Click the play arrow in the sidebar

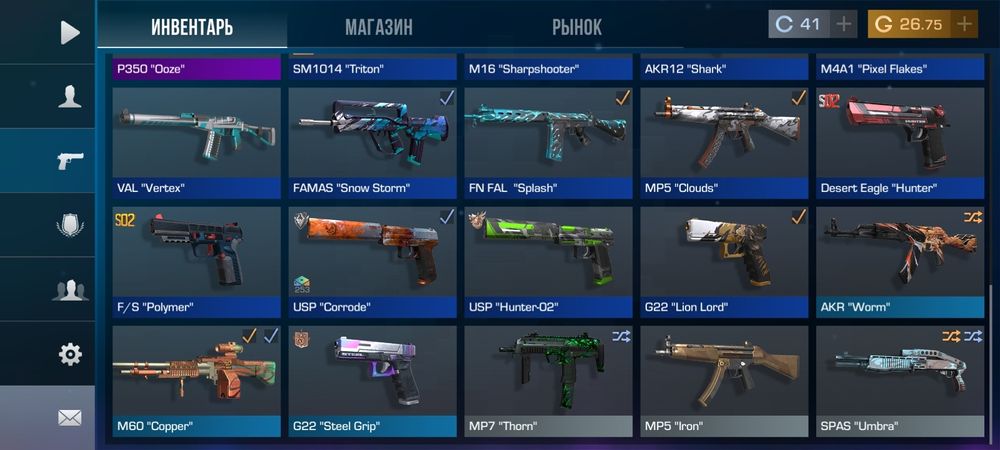pyautogui.click(x=69, y=33)
